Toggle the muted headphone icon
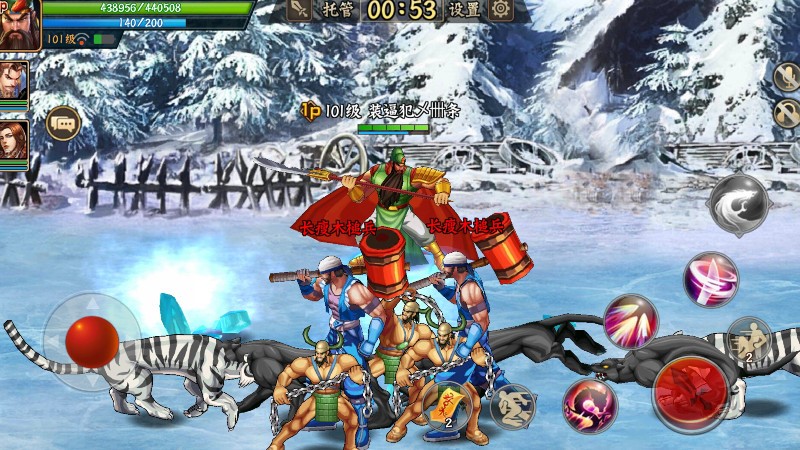The height and width of the screenshot is (450, 800). click(x=786, y=113)
